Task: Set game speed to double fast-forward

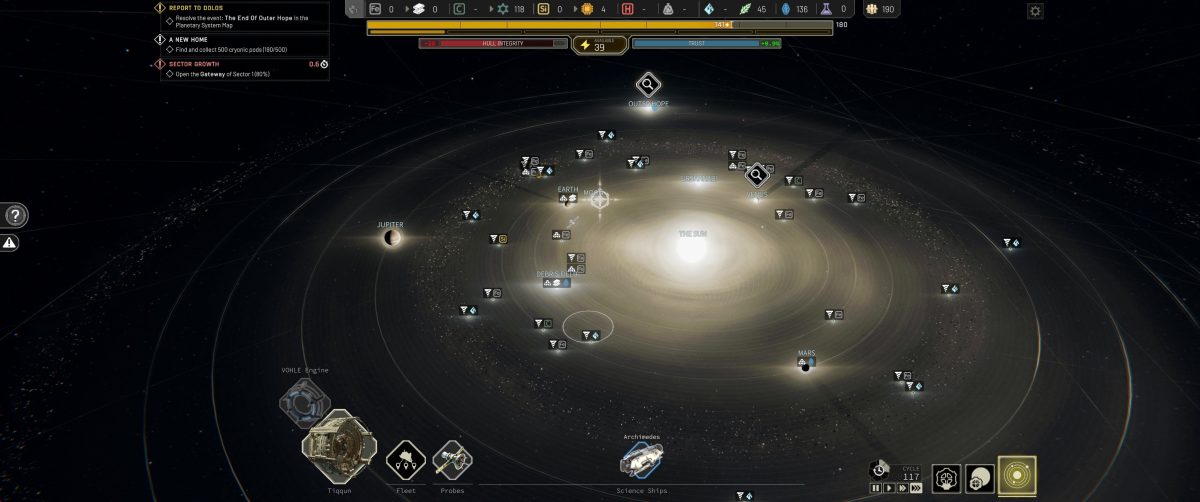Action: (902, 488)
